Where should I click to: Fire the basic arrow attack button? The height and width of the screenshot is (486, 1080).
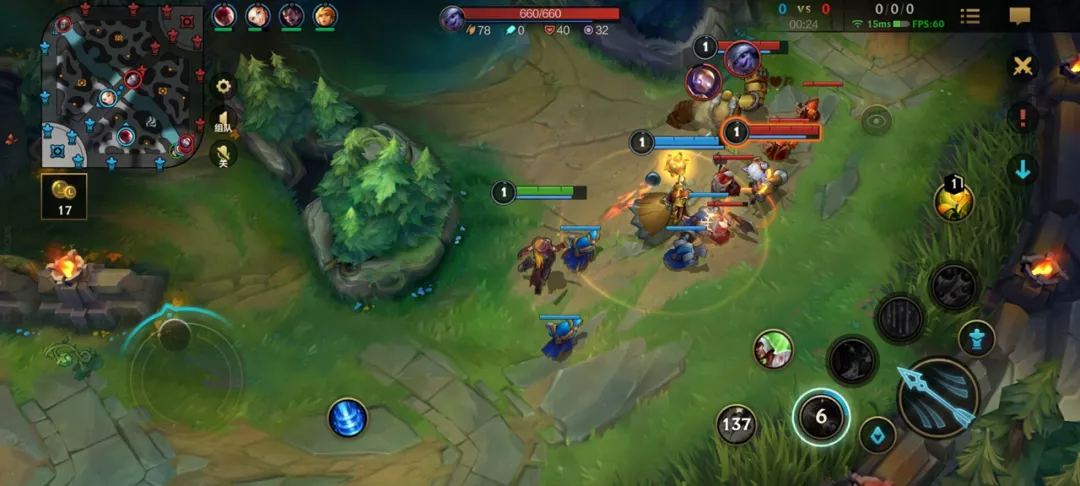click(937, 396)
